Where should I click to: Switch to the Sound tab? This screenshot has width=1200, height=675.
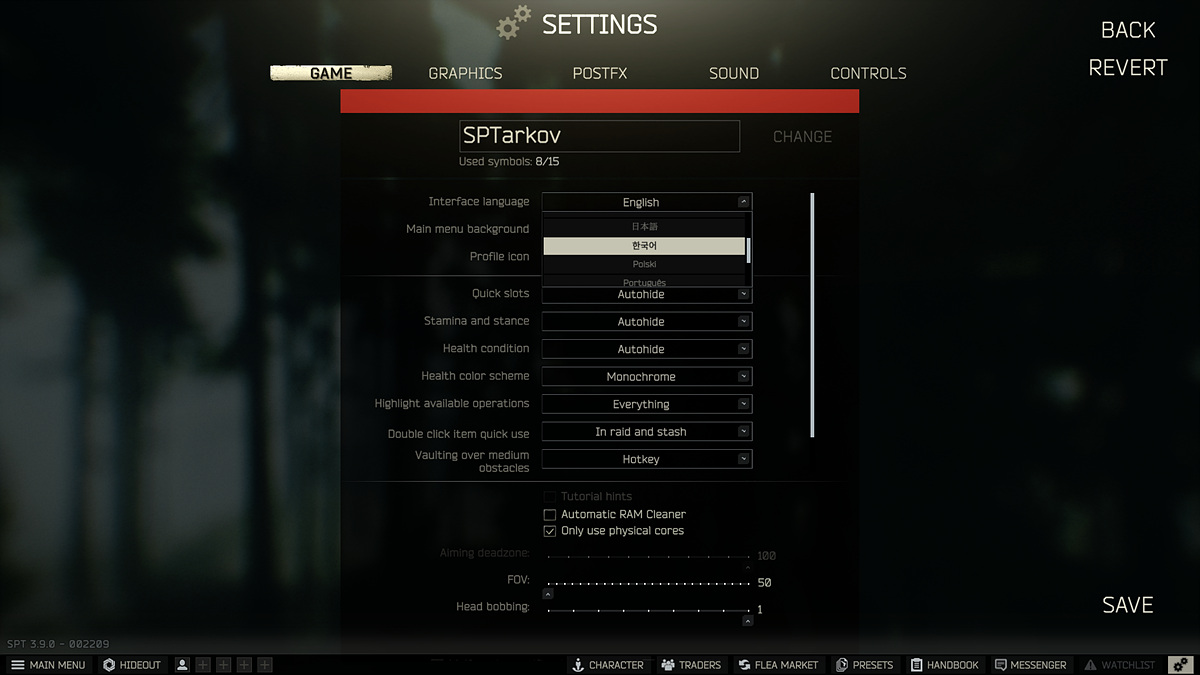(x=734, y=73)
